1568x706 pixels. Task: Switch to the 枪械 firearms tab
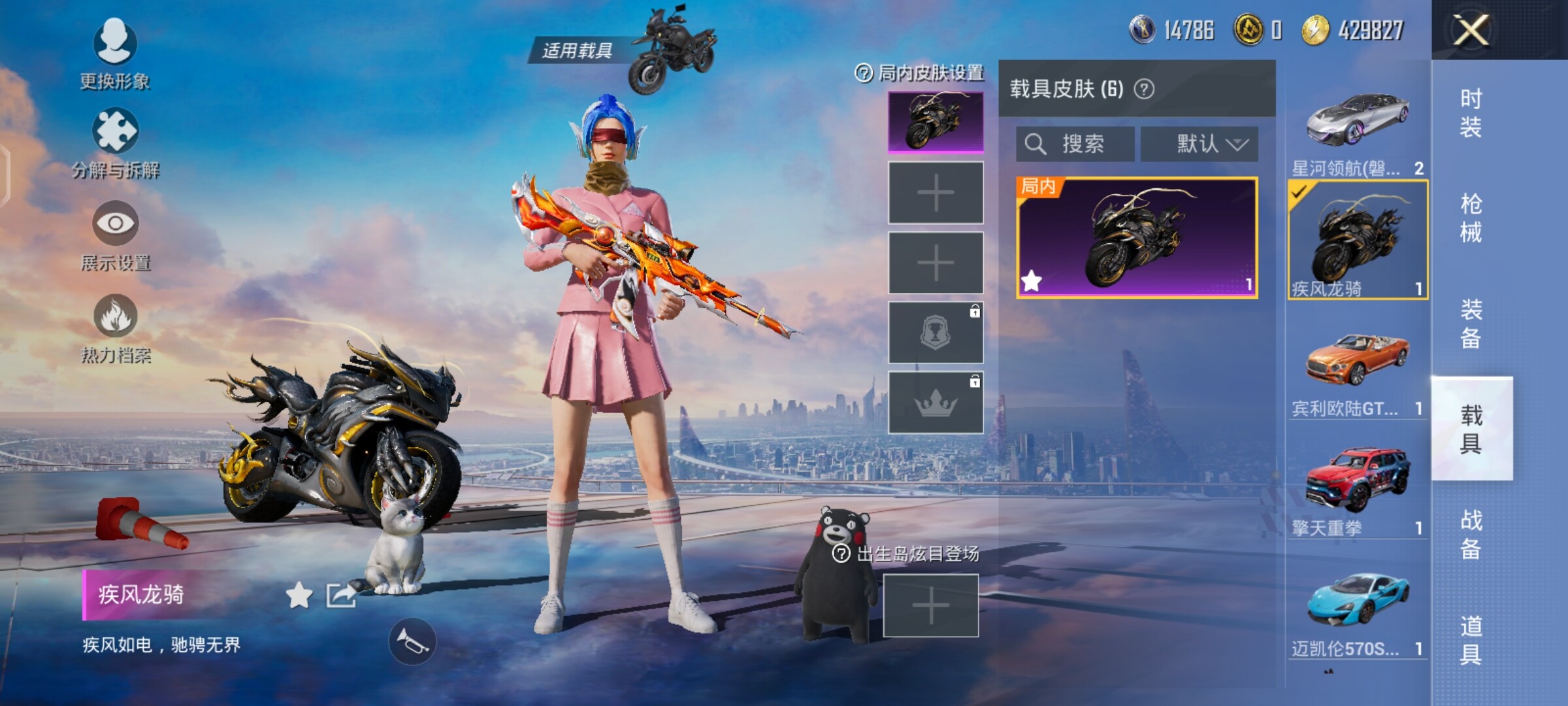[x=1471, y=218]
